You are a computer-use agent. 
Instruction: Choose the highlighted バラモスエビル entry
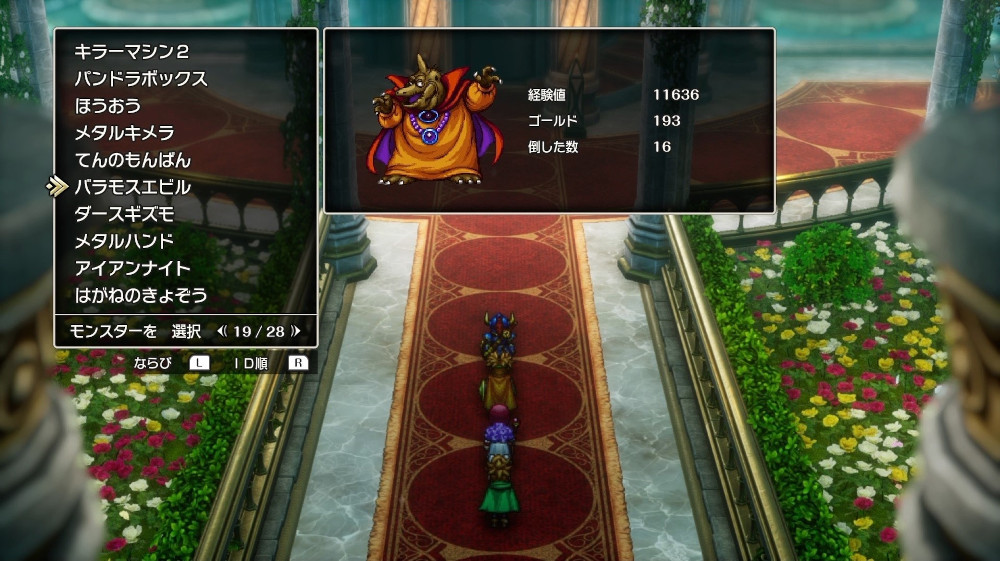coord(133,187)
